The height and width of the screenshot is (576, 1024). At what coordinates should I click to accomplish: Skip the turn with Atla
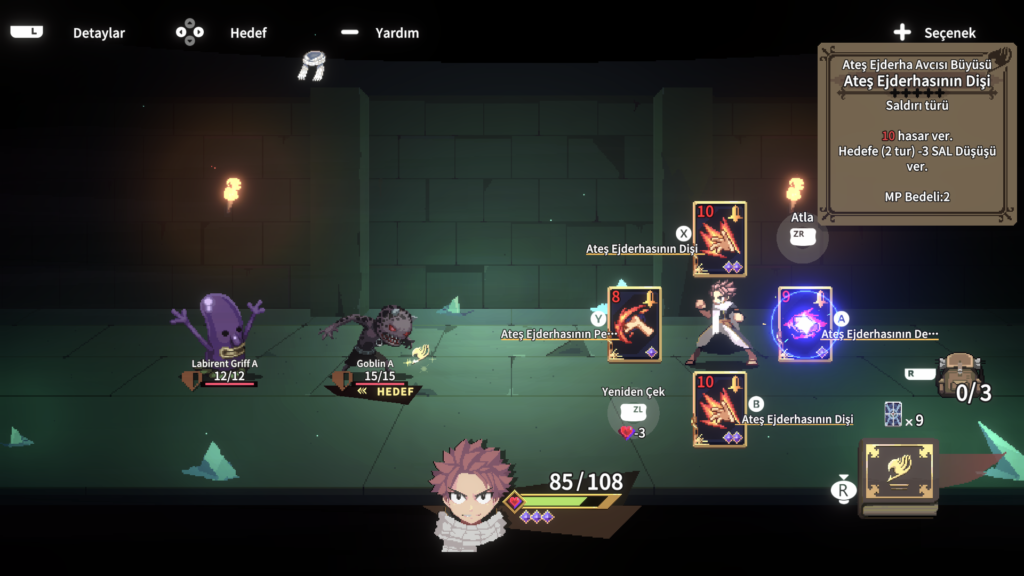802,236
